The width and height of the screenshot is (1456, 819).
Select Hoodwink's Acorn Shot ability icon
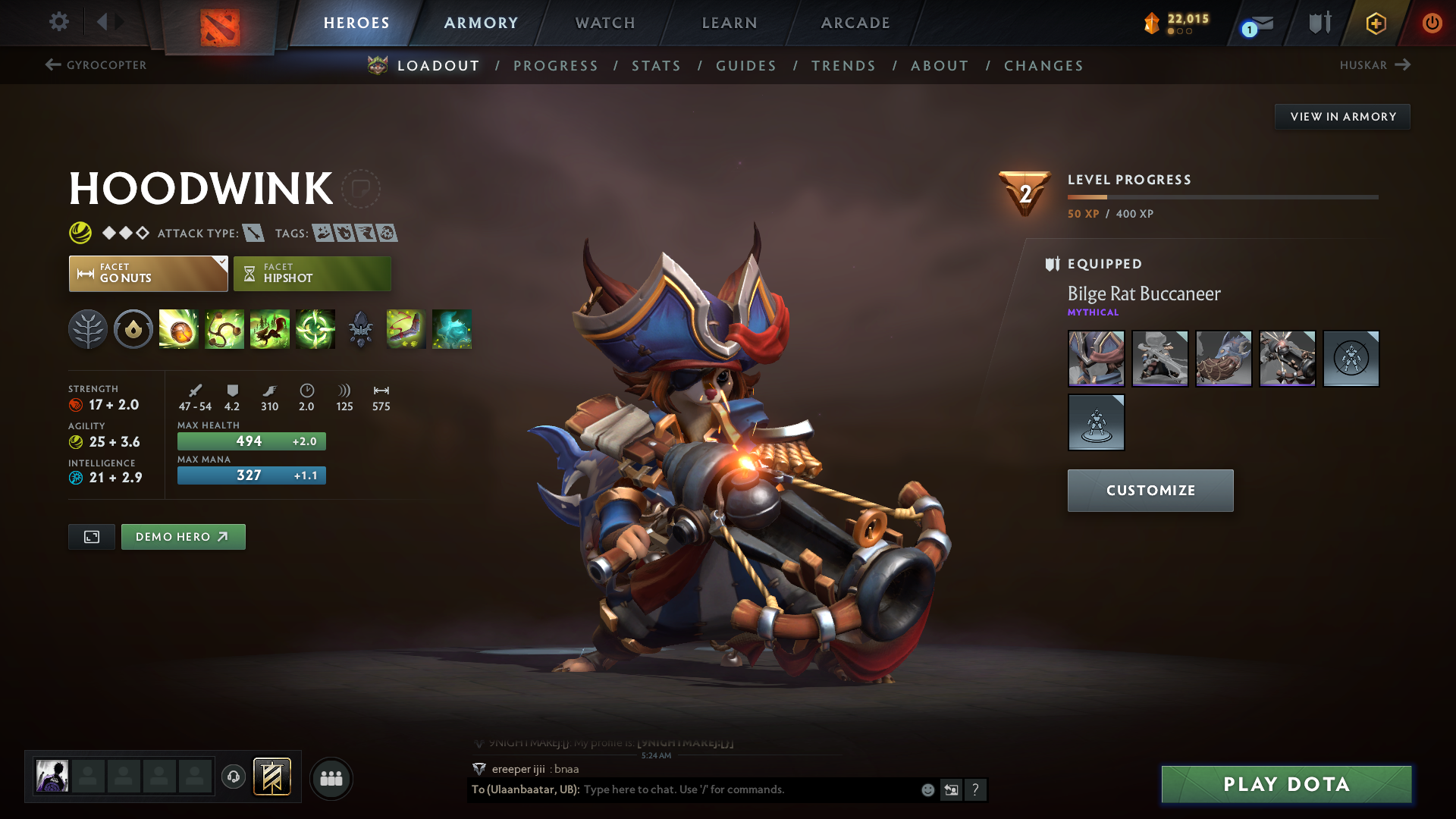[178, 329]
